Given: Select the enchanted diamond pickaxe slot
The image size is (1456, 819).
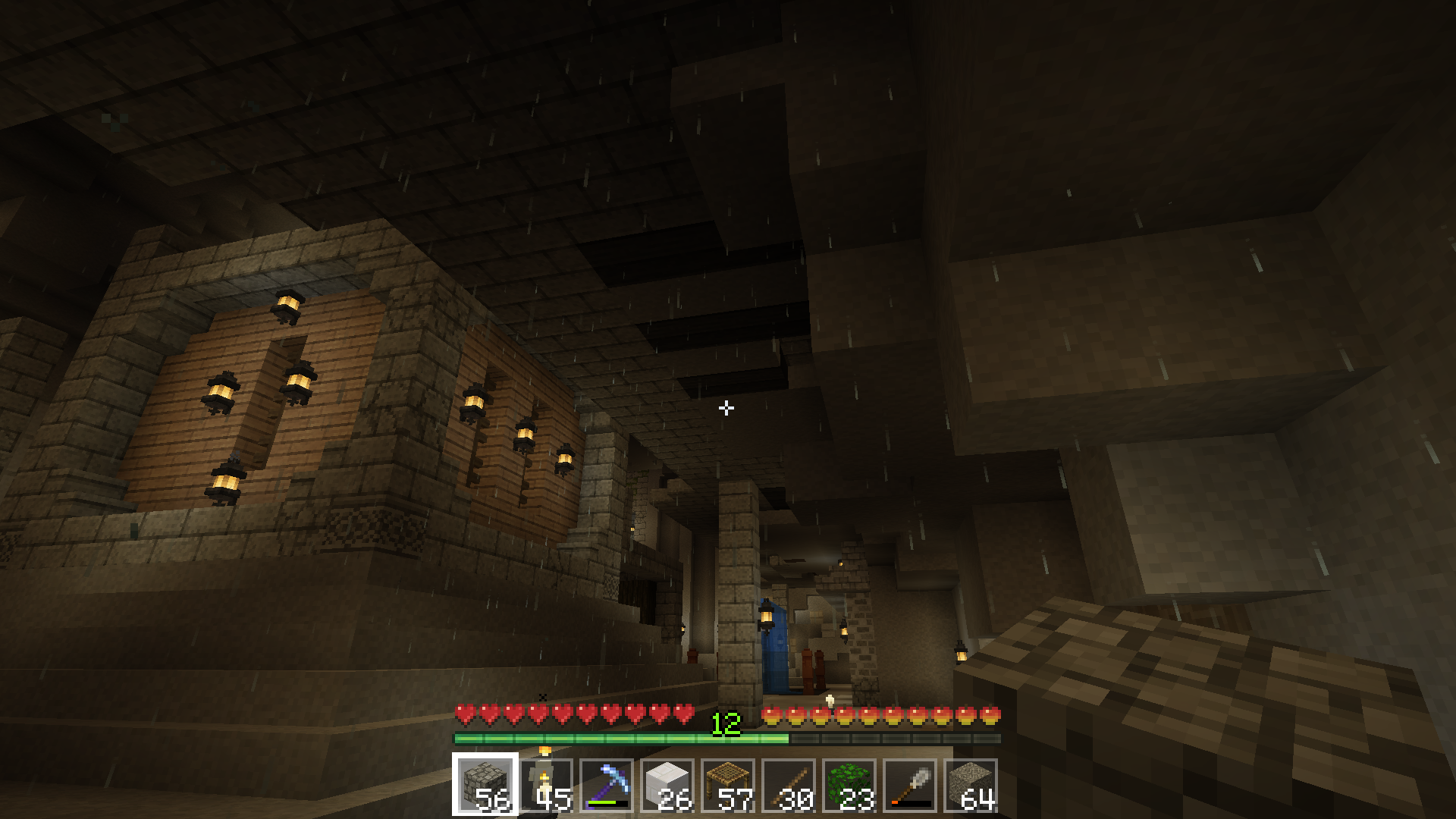Looking at the screenshot, I should pos(607,785).
